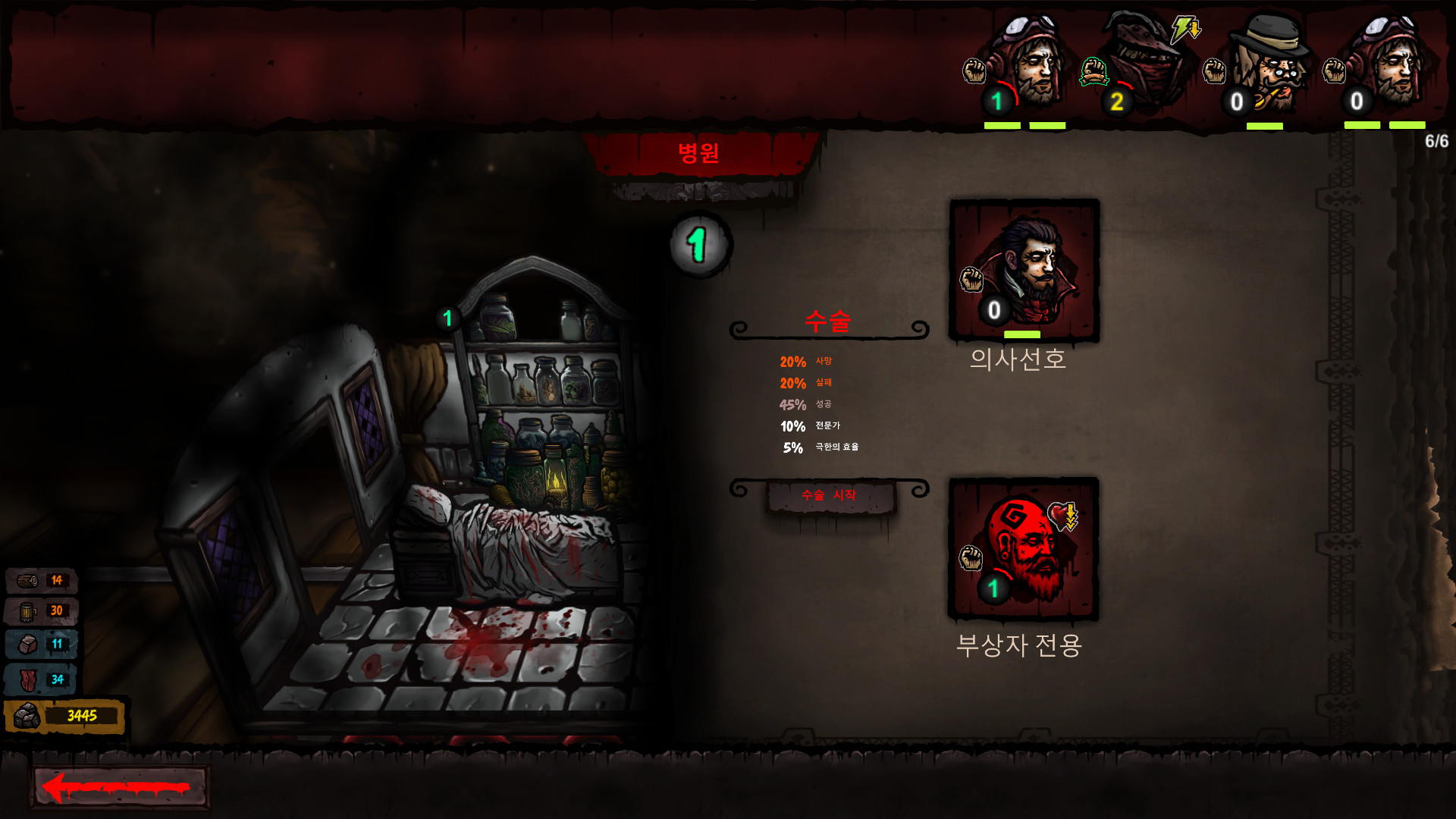The image size is (1456, 819).
Task: Click the hospital level 1 round badge
Action: tap(699, 244)
